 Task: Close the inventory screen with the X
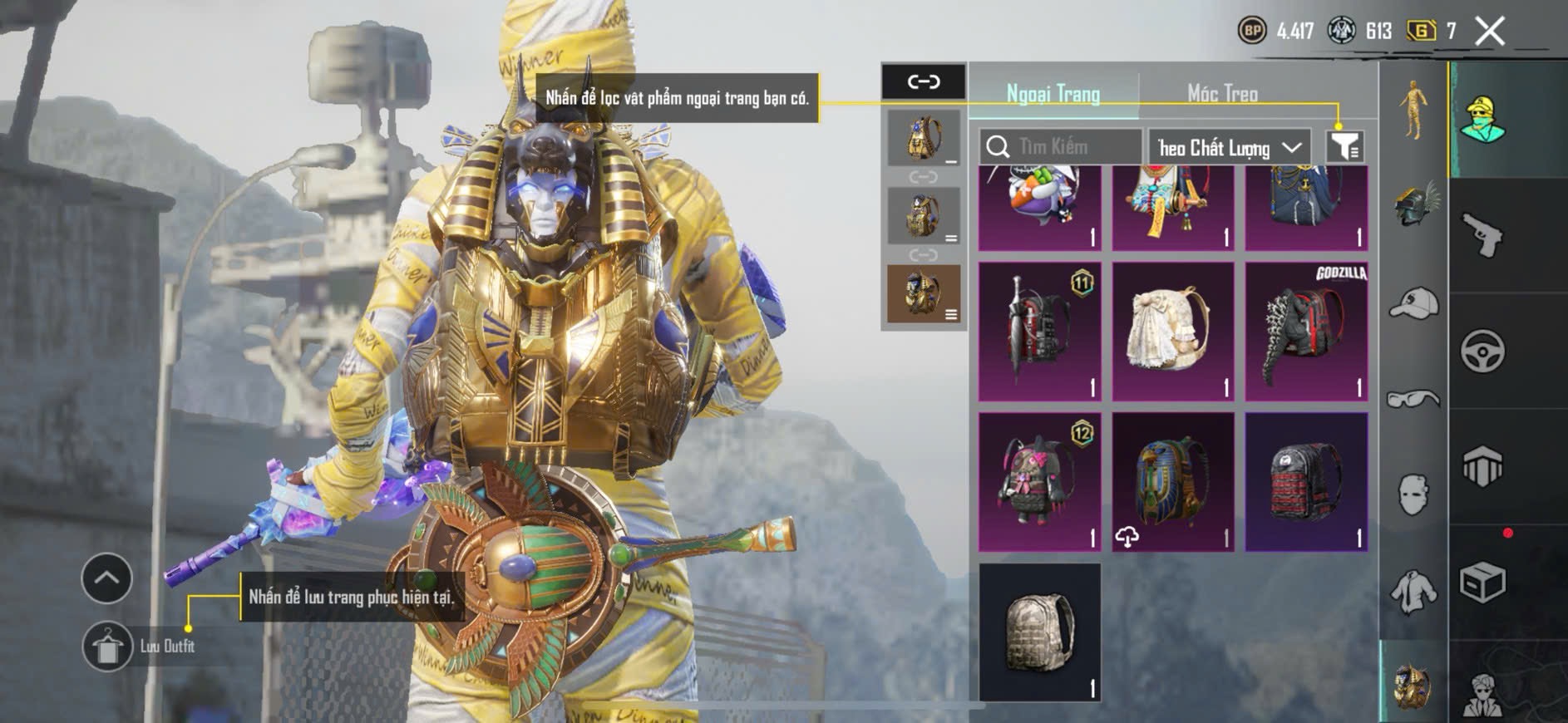point(1490,32)
